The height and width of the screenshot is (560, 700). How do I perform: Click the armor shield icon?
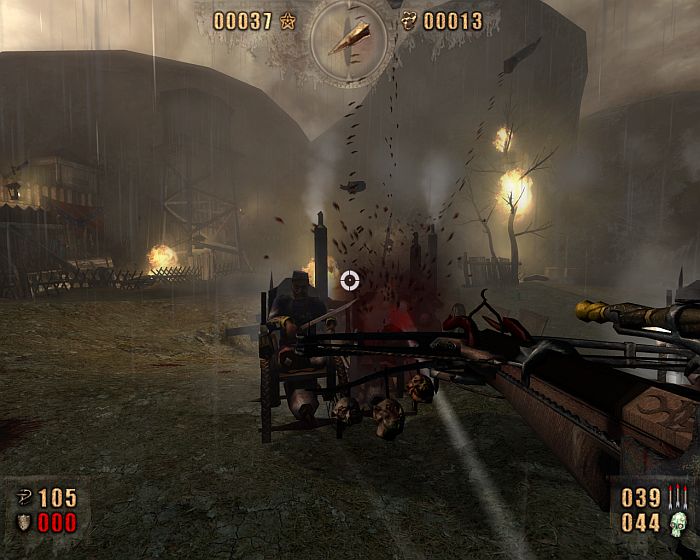point(24,522)
